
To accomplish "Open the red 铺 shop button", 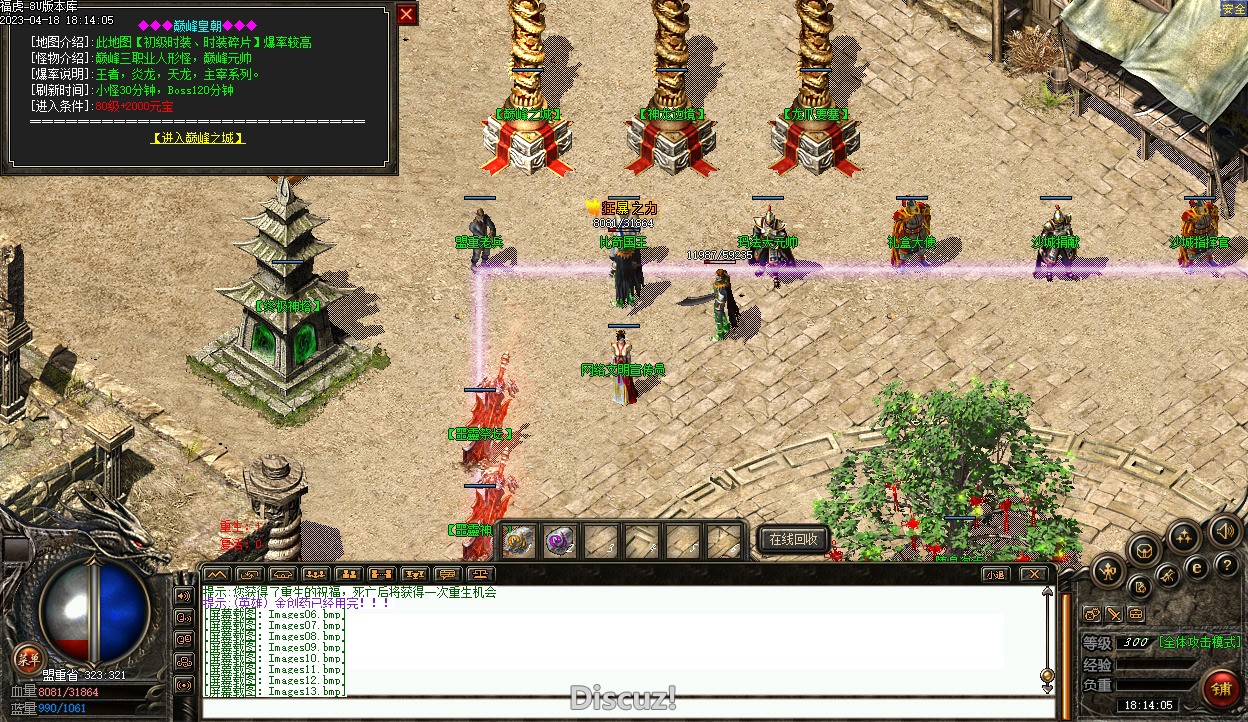I will (x=1221, y=687).
